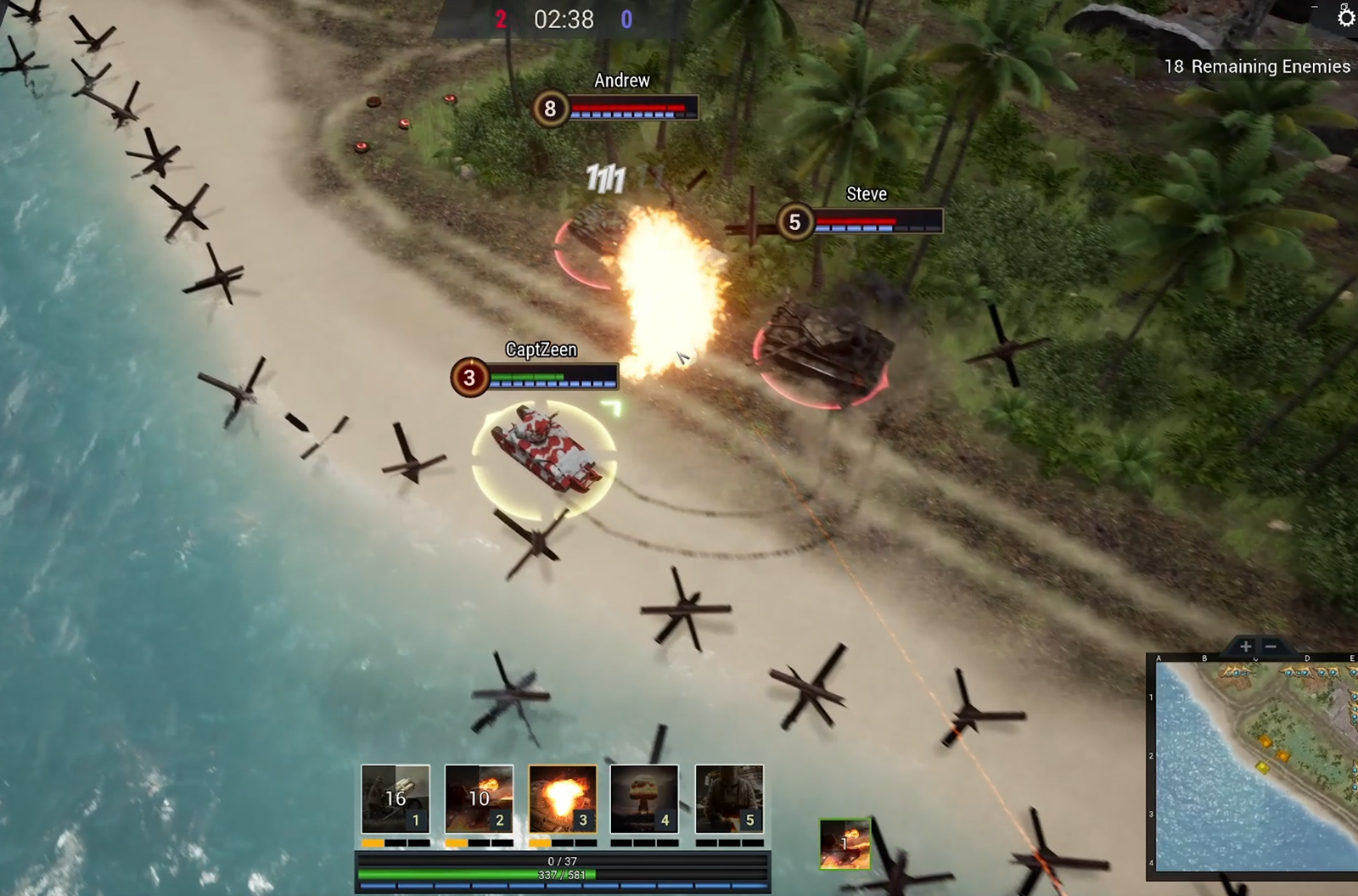
Task: Zoom in the minimap with the plus button
Action: [1245, 647]
